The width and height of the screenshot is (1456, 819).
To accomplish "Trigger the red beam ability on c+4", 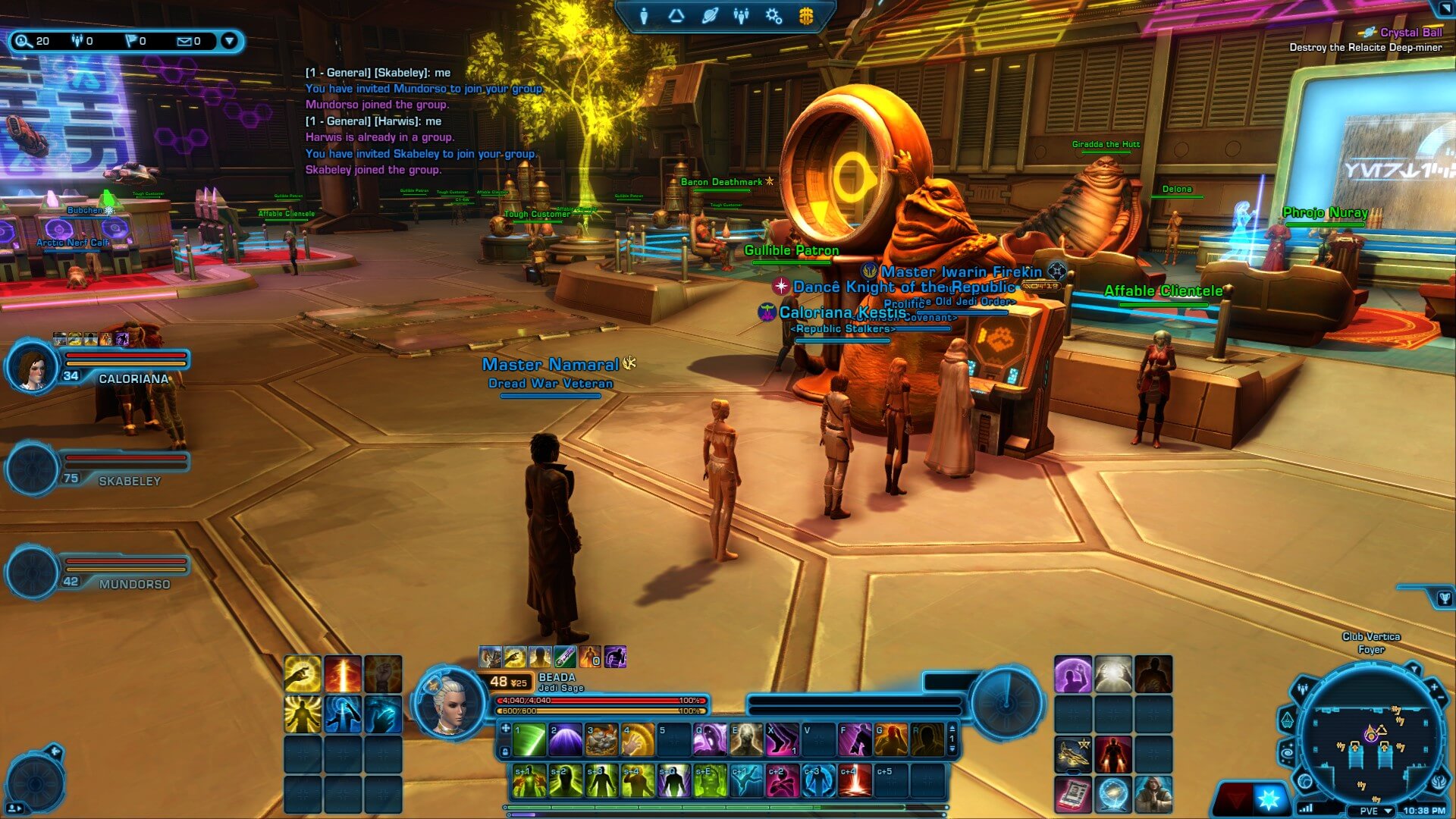I will pos(855,781).
